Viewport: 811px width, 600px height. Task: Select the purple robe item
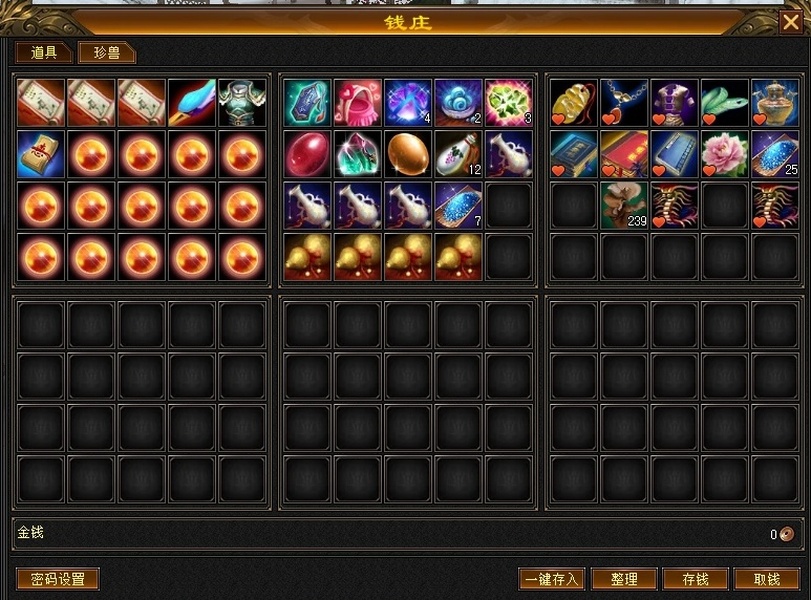[675, 103]
